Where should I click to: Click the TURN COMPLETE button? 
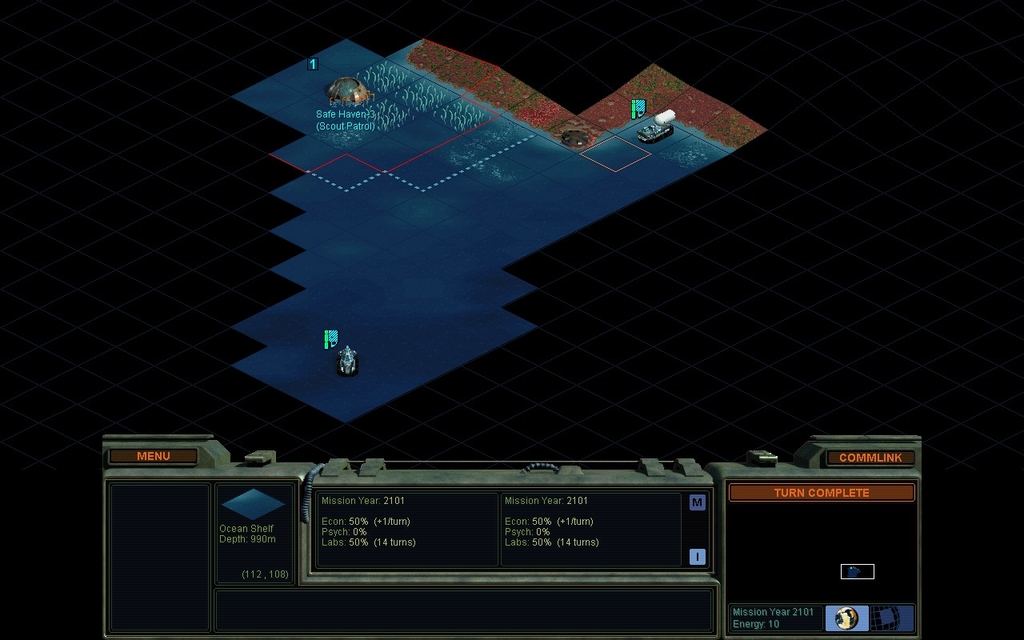point(821,493)
